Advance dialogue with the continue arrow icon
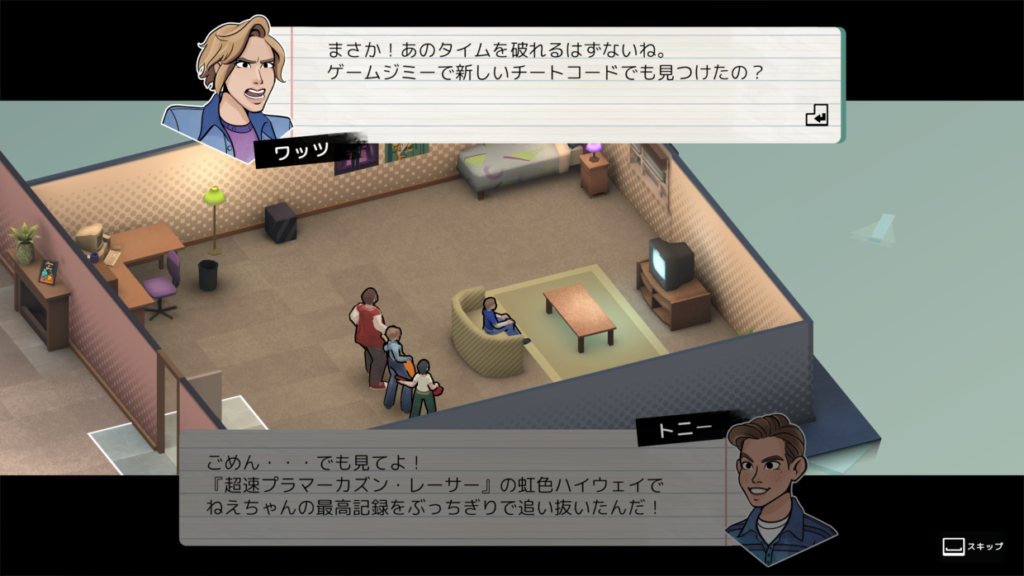Viewport: 1024px width, 576px height. coord(817,116)
